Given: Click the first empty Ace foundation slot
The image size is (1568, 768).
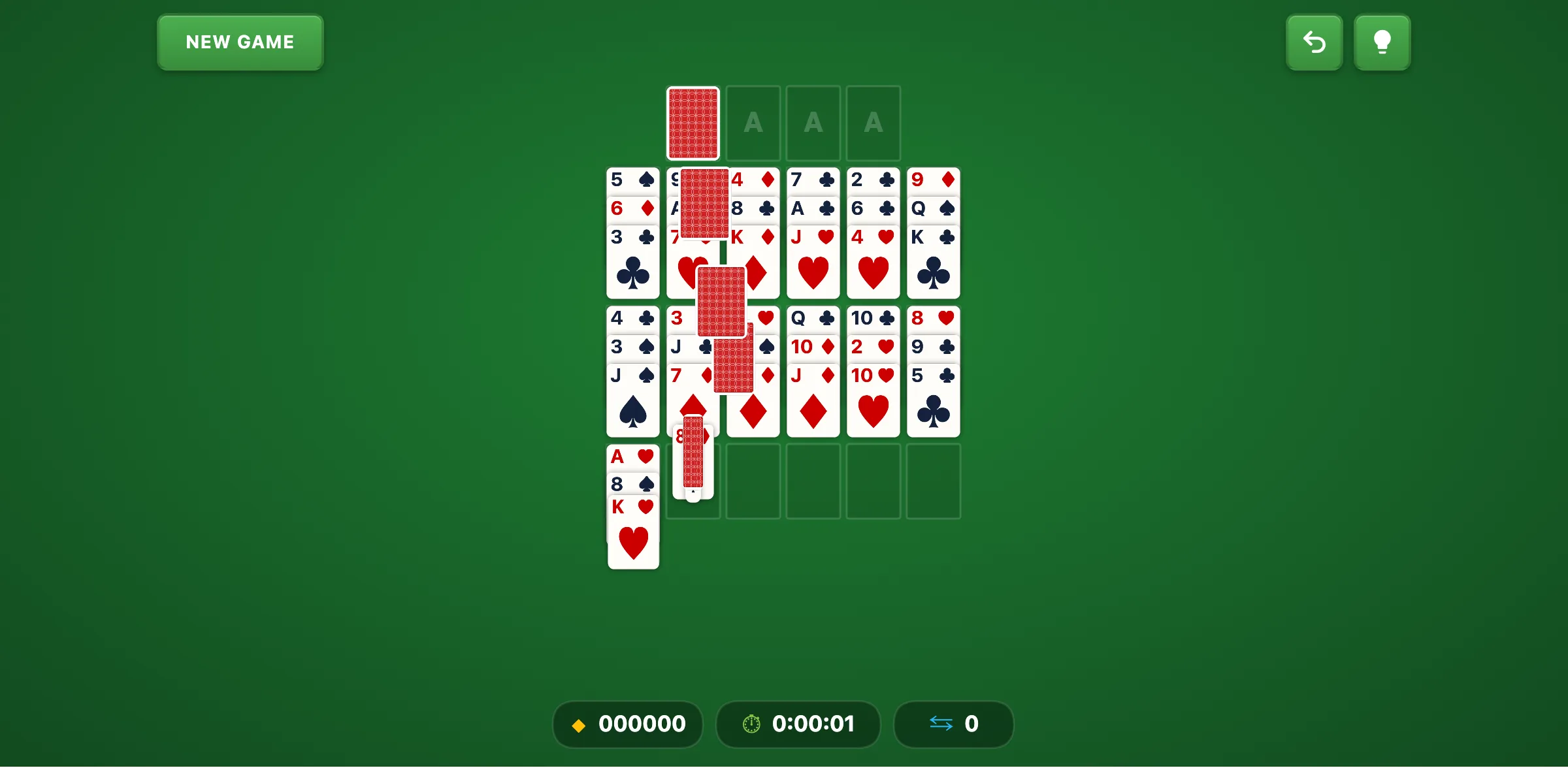Looking at the screenshot, I should click(753, 123).
